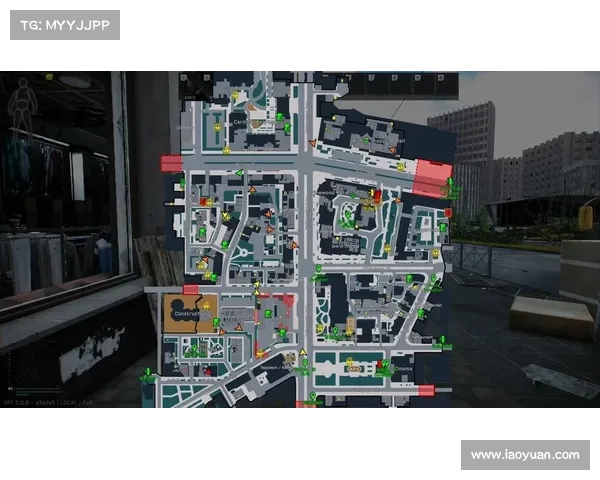Click the orange Construction area on the map
This screenshot has width=600, height=480.
(190, 313)
